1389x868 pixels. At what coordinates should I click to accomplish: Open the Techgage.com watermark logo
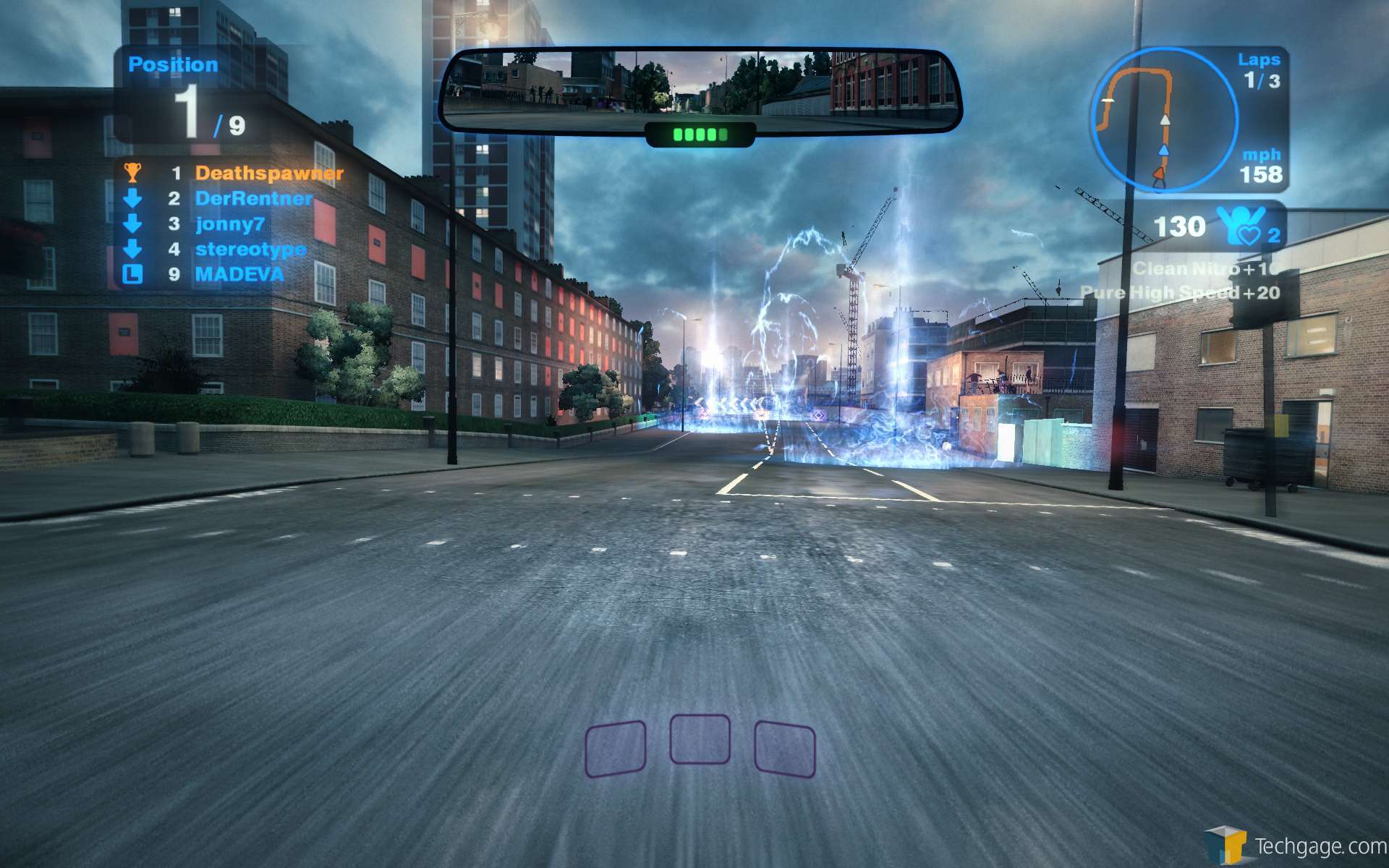[1295, 845]
